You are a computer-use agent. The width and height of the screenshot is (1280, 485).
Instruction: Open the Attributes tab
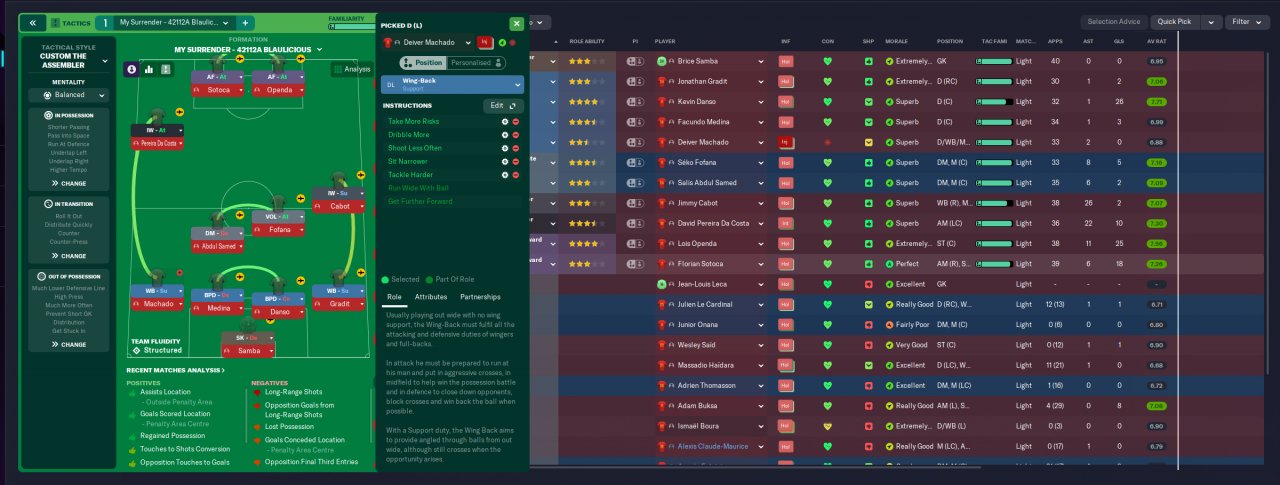coord(431,297)
